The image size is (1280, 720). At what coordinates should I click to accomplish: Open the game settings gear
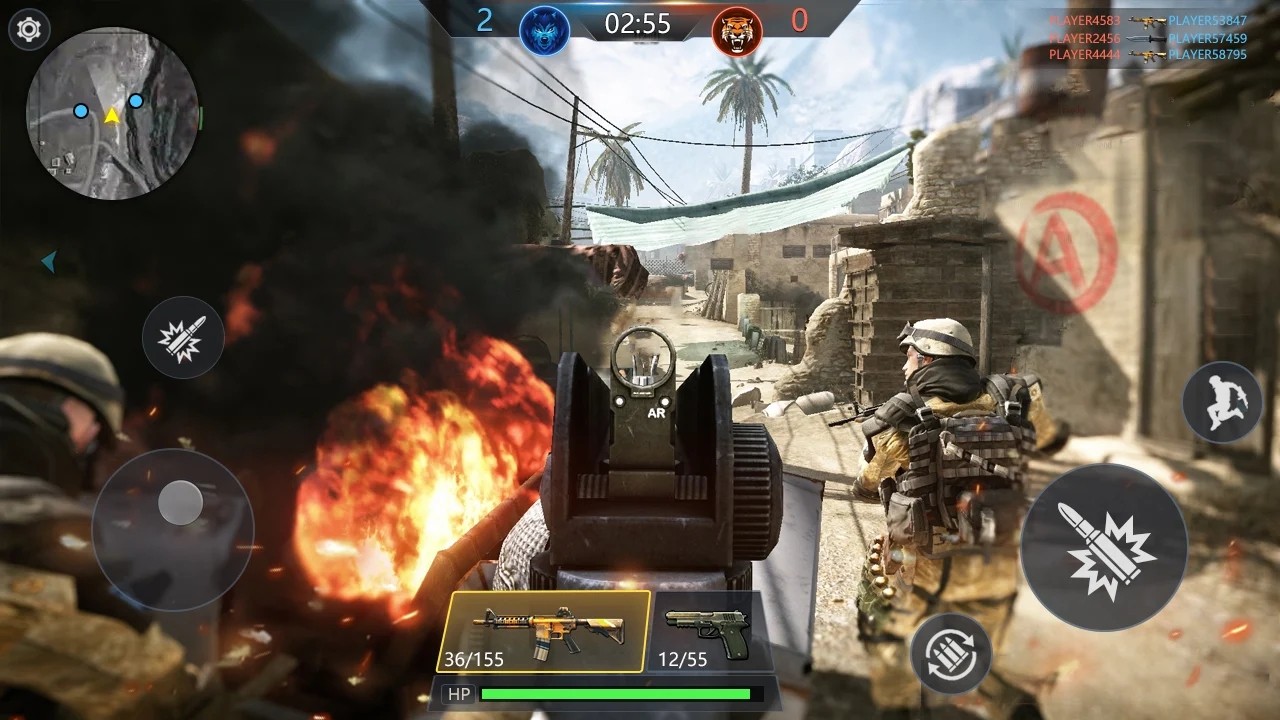point(29,29)
